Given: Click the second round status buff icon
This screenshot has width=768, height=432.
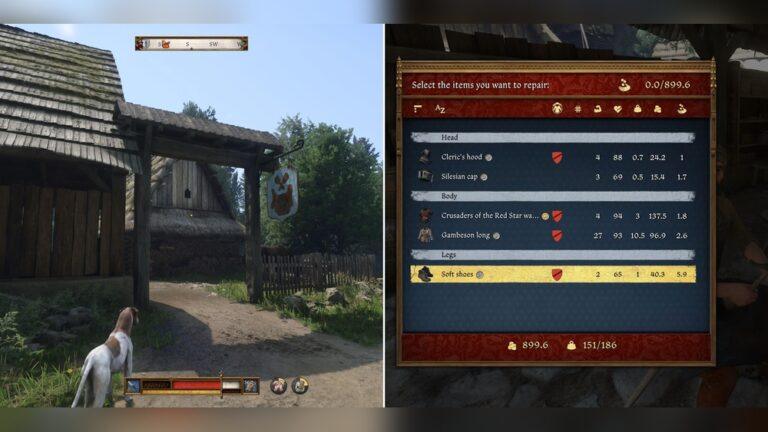Looking at the screenshot, I should [x=300, y=385].
